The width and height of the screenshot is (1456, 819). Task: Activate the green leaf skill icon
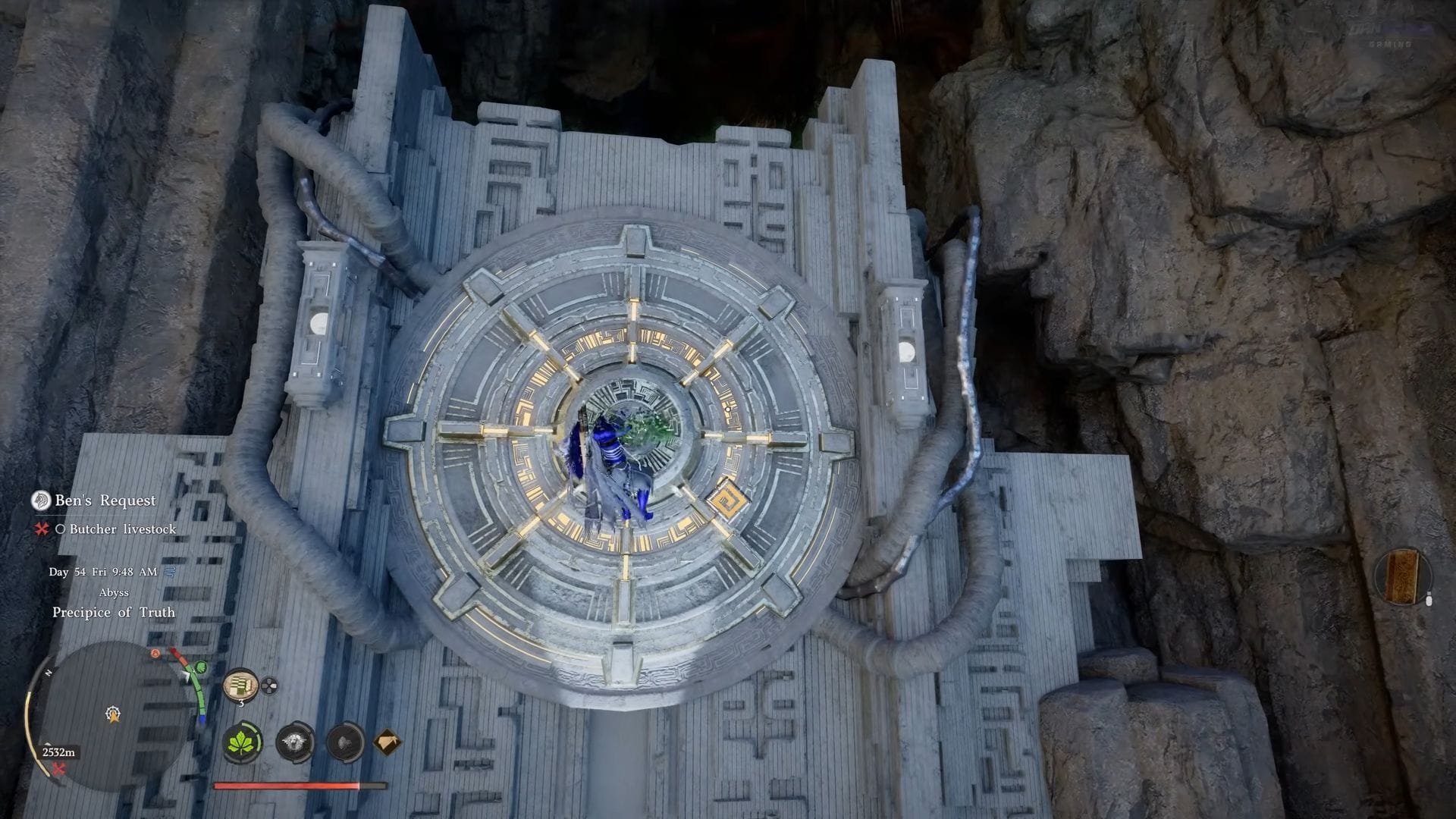(243, 741)
